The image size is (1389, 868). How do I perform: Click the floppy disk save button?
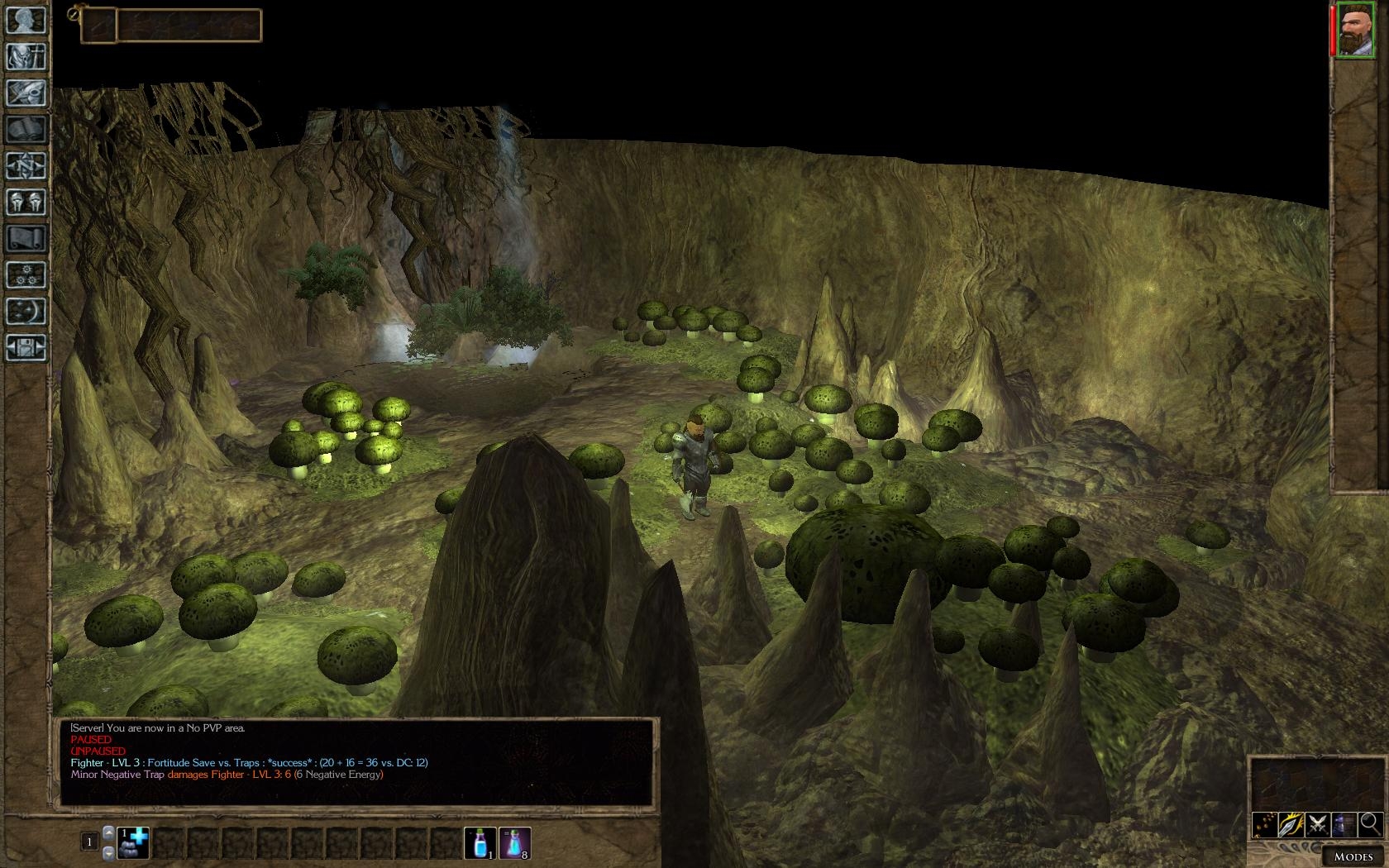26,348
